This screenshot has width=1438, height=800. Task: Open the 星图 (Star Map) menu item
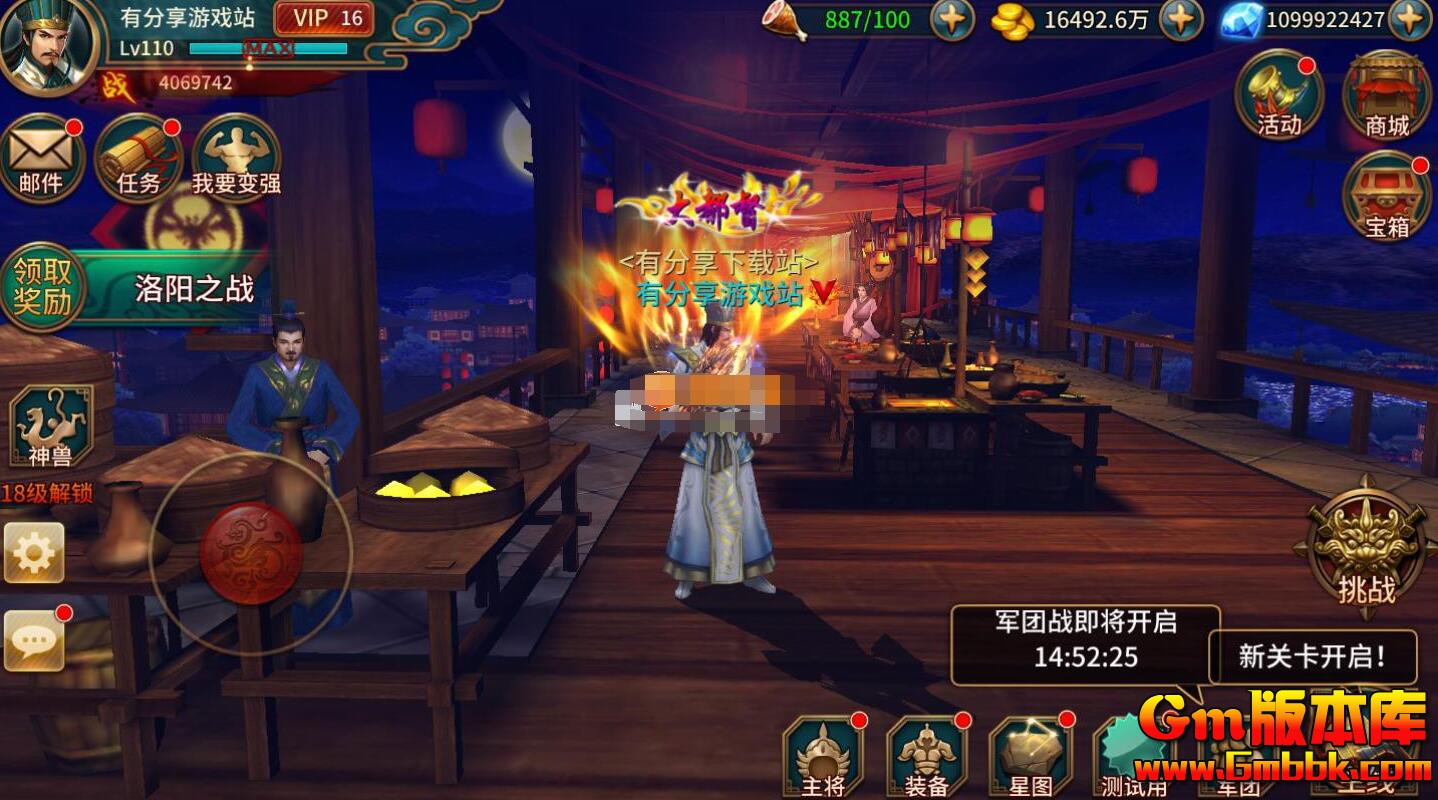(1030, 755)
